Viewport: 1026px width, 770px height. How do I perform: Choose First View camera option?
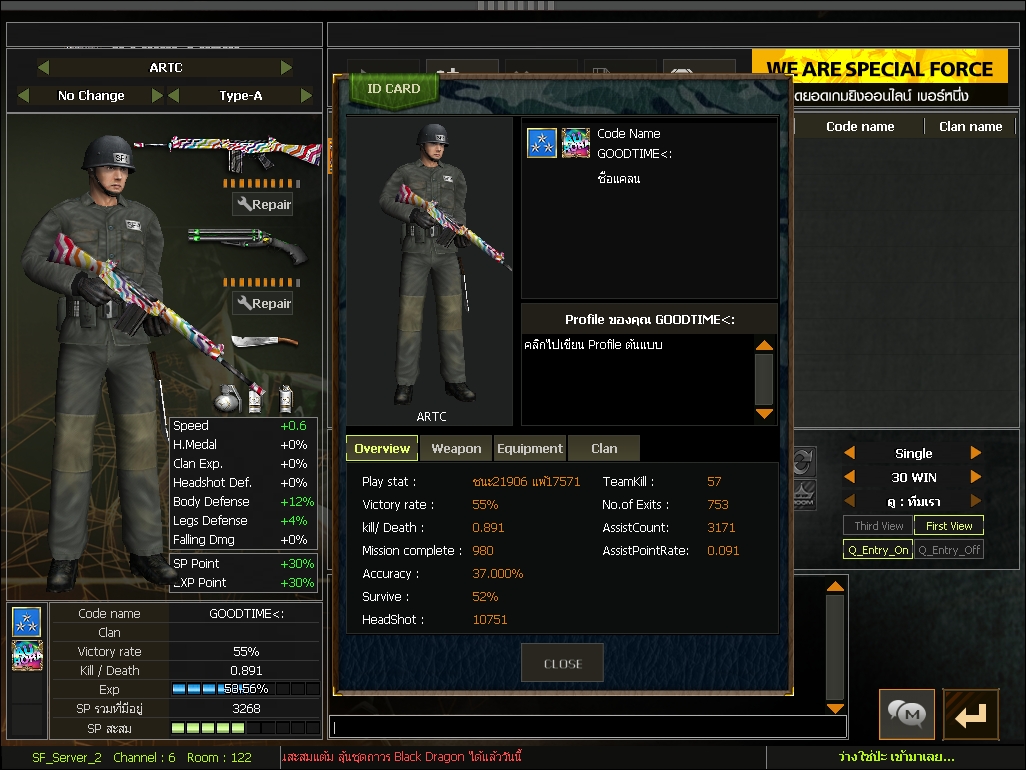point(948,526)
